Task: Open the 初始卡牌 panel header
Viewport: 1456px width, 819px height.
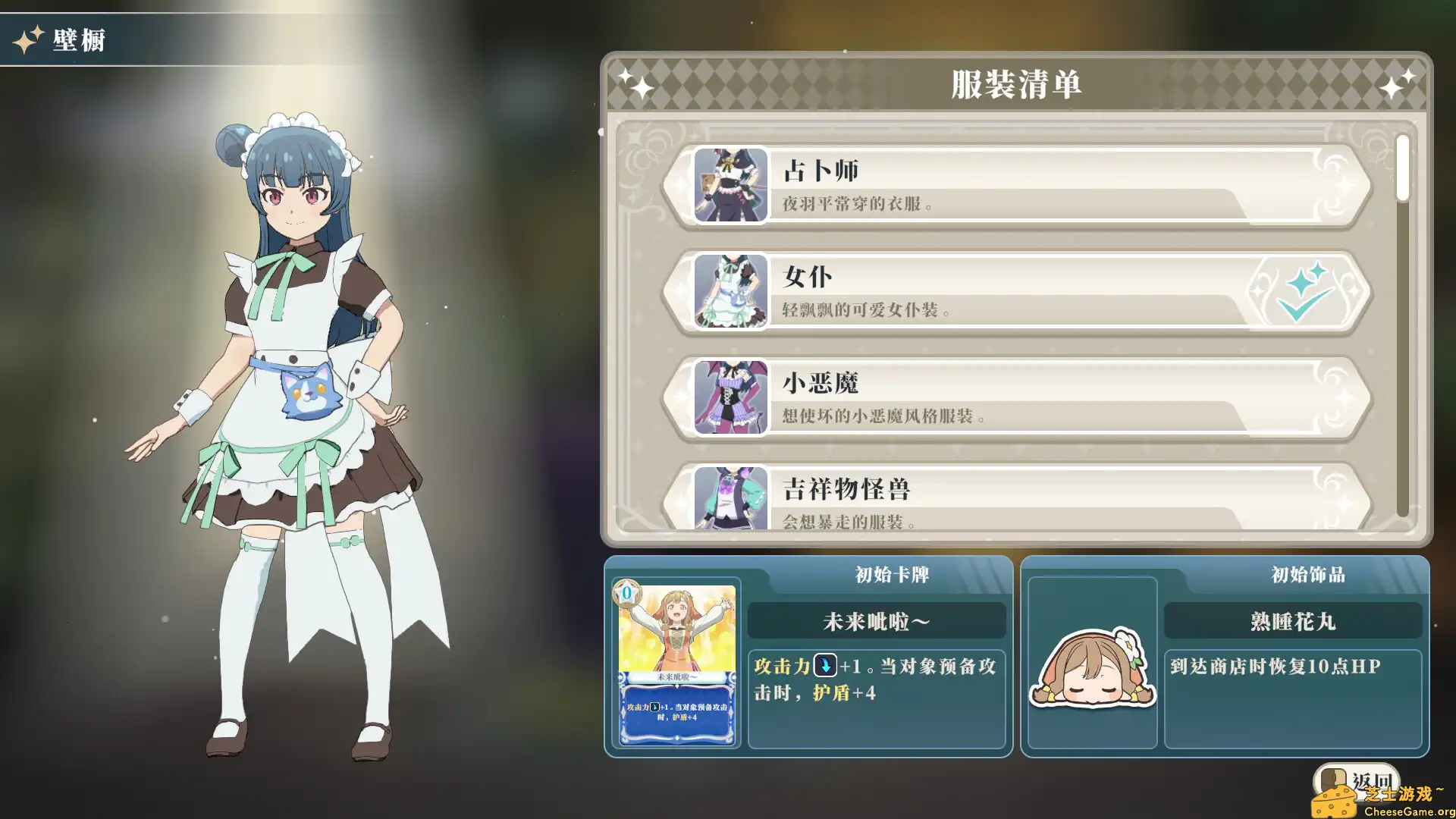Action: tap(877, 575)
